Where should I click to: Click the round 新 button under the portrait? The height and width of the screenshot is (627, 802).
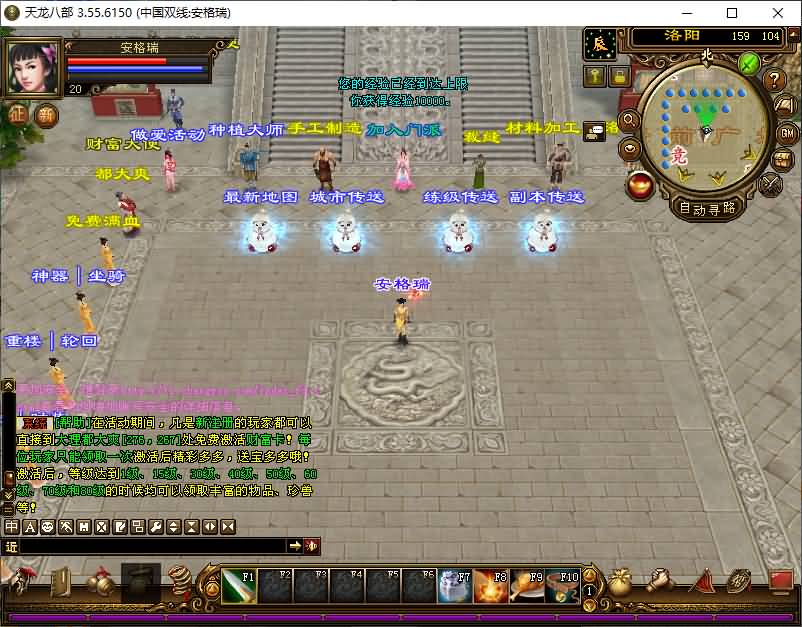point(47,114)
